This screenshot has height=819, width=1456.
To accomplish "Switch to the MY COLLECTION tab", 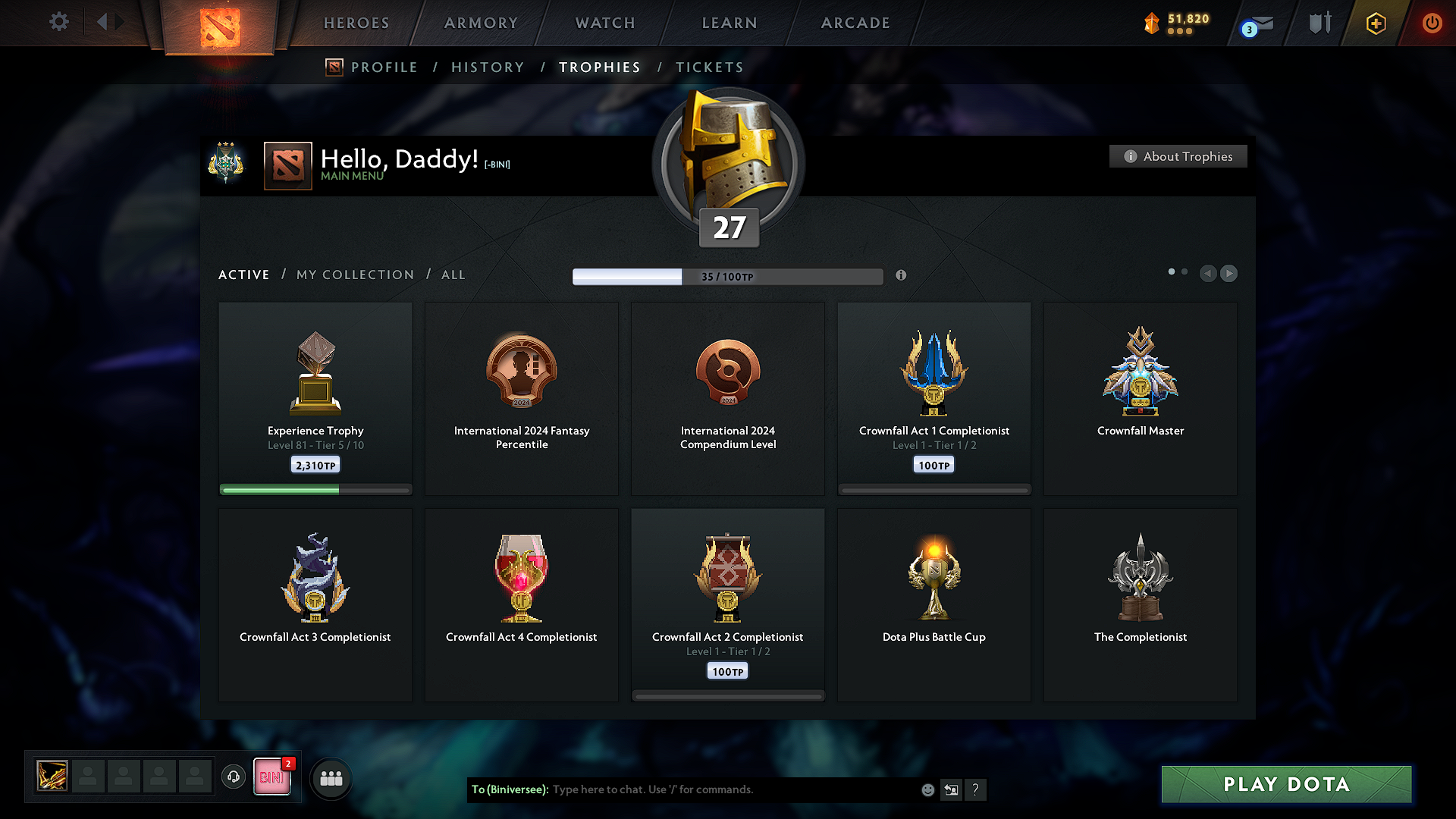I will (x=354, y=275).
